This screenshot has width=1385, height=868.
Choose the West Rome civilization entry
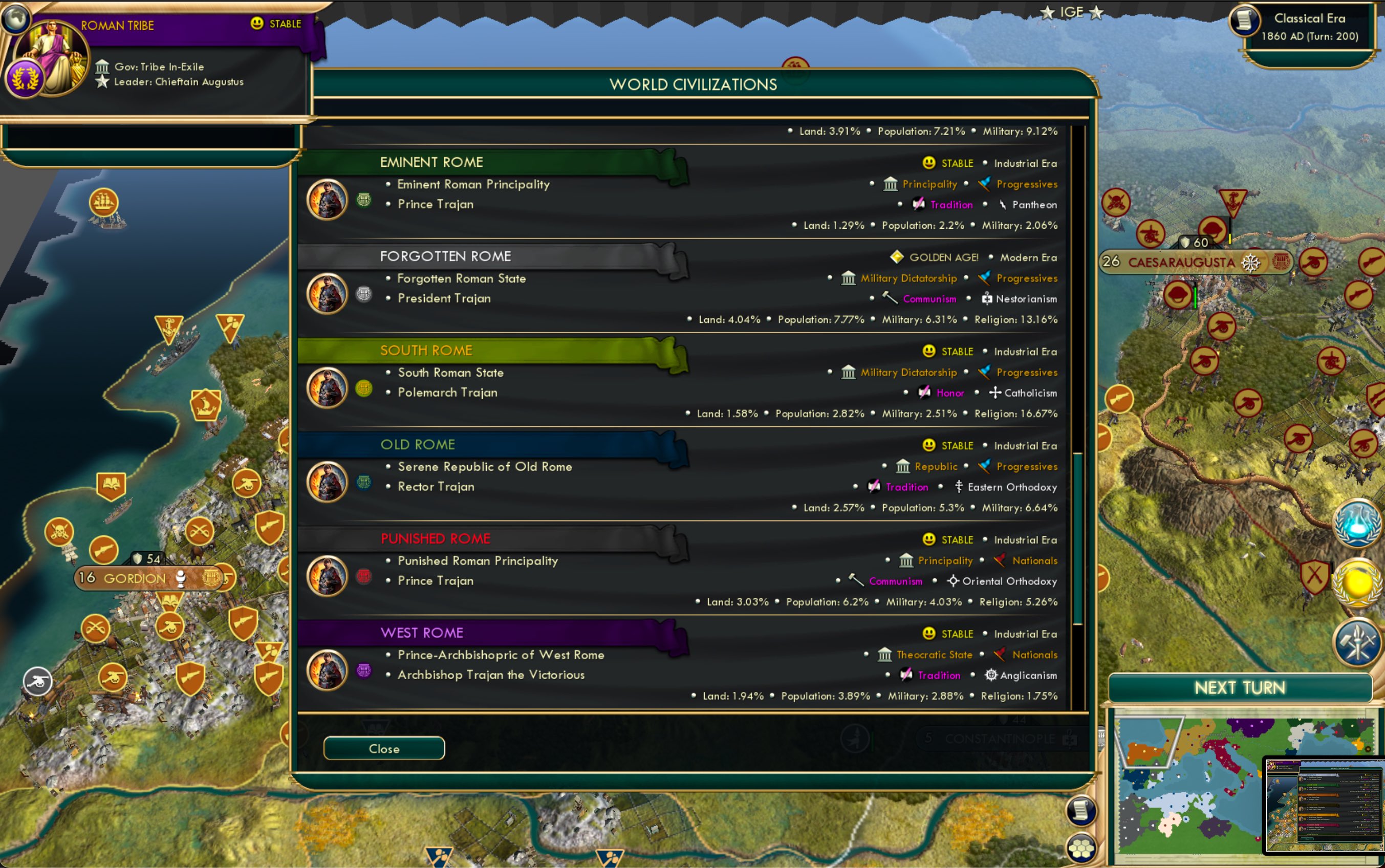[422, 633]
